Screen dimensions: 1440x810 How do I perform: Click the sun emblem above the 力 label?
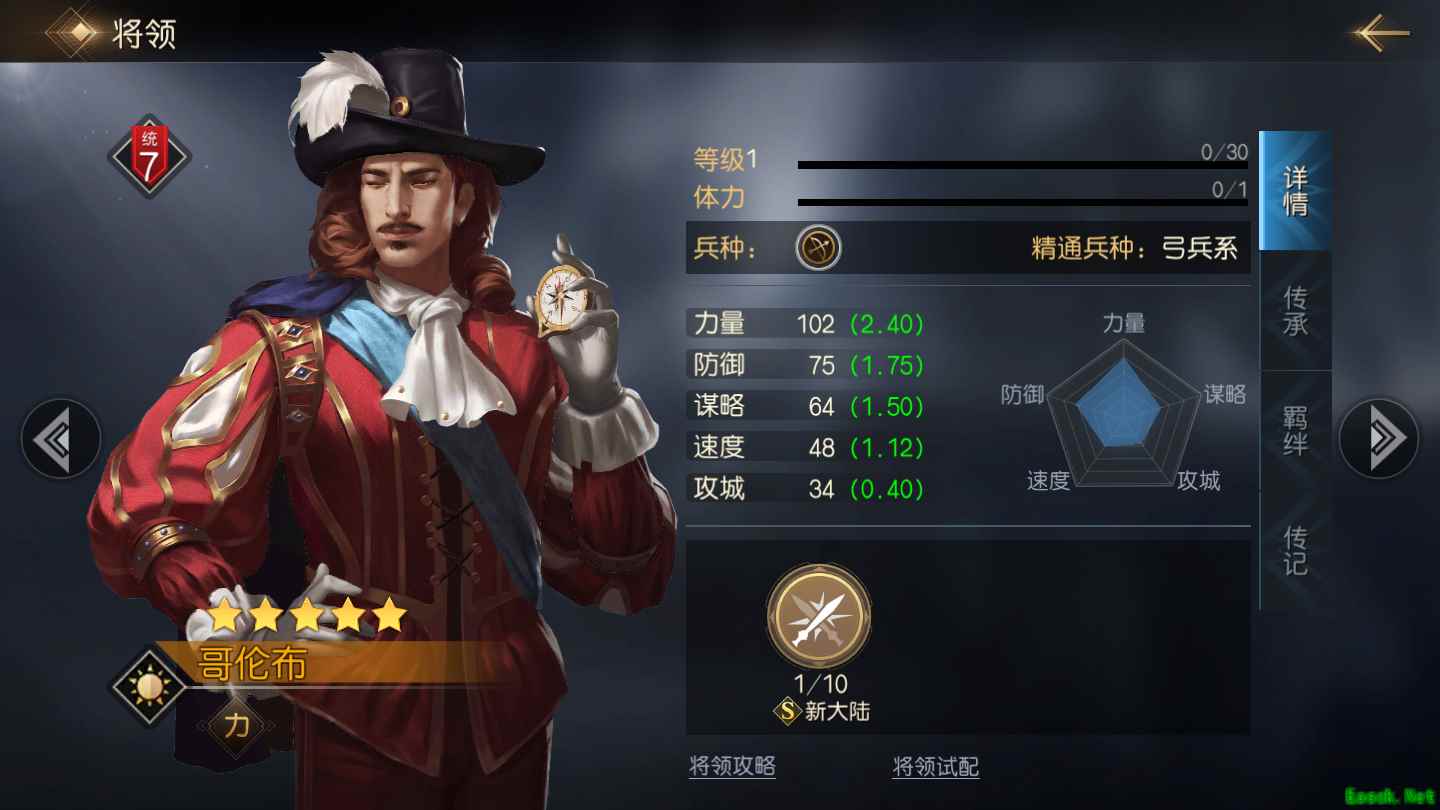pyautogui.click(x=148, y=685)
